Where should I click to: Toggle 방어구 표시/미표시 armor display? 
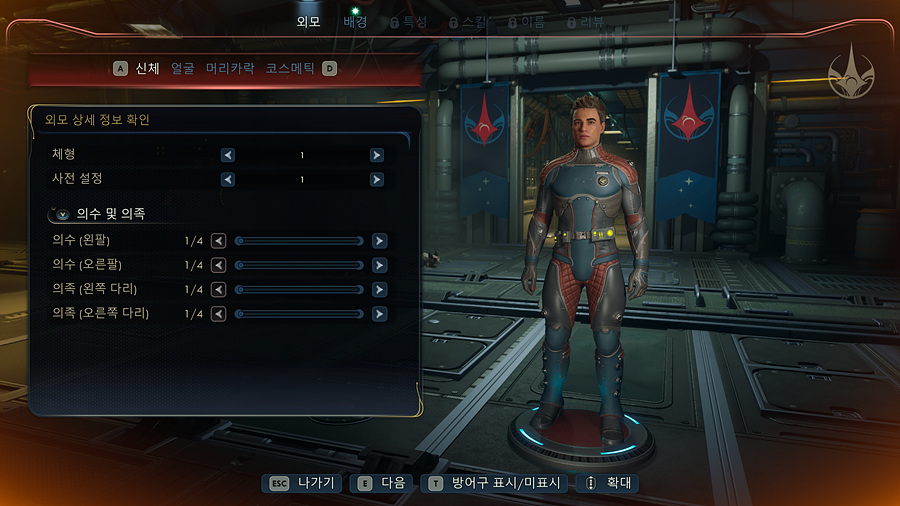tap(497, 483)
